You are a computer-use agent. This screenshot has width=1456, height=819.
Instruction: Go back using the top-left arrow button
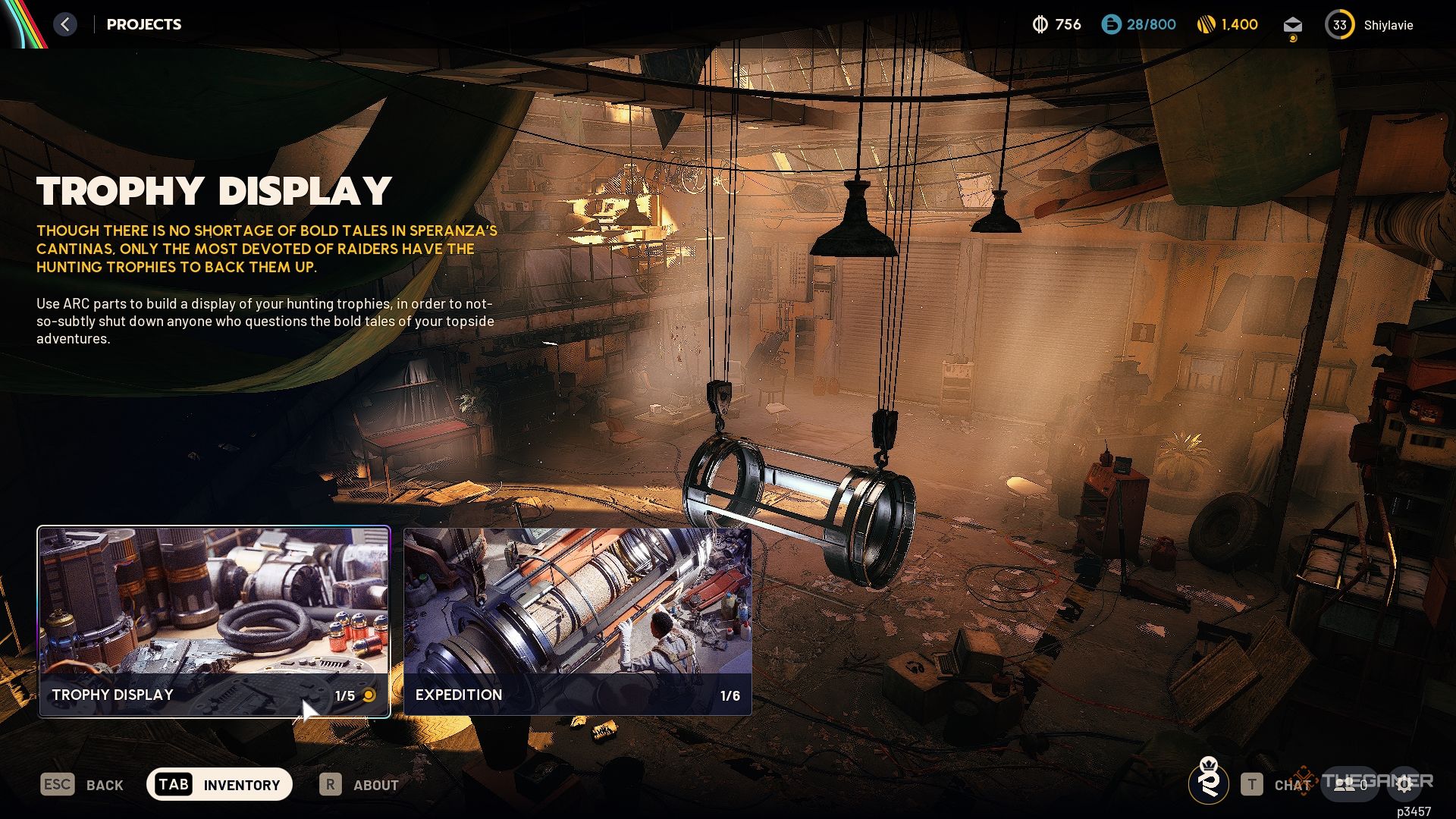65,24
